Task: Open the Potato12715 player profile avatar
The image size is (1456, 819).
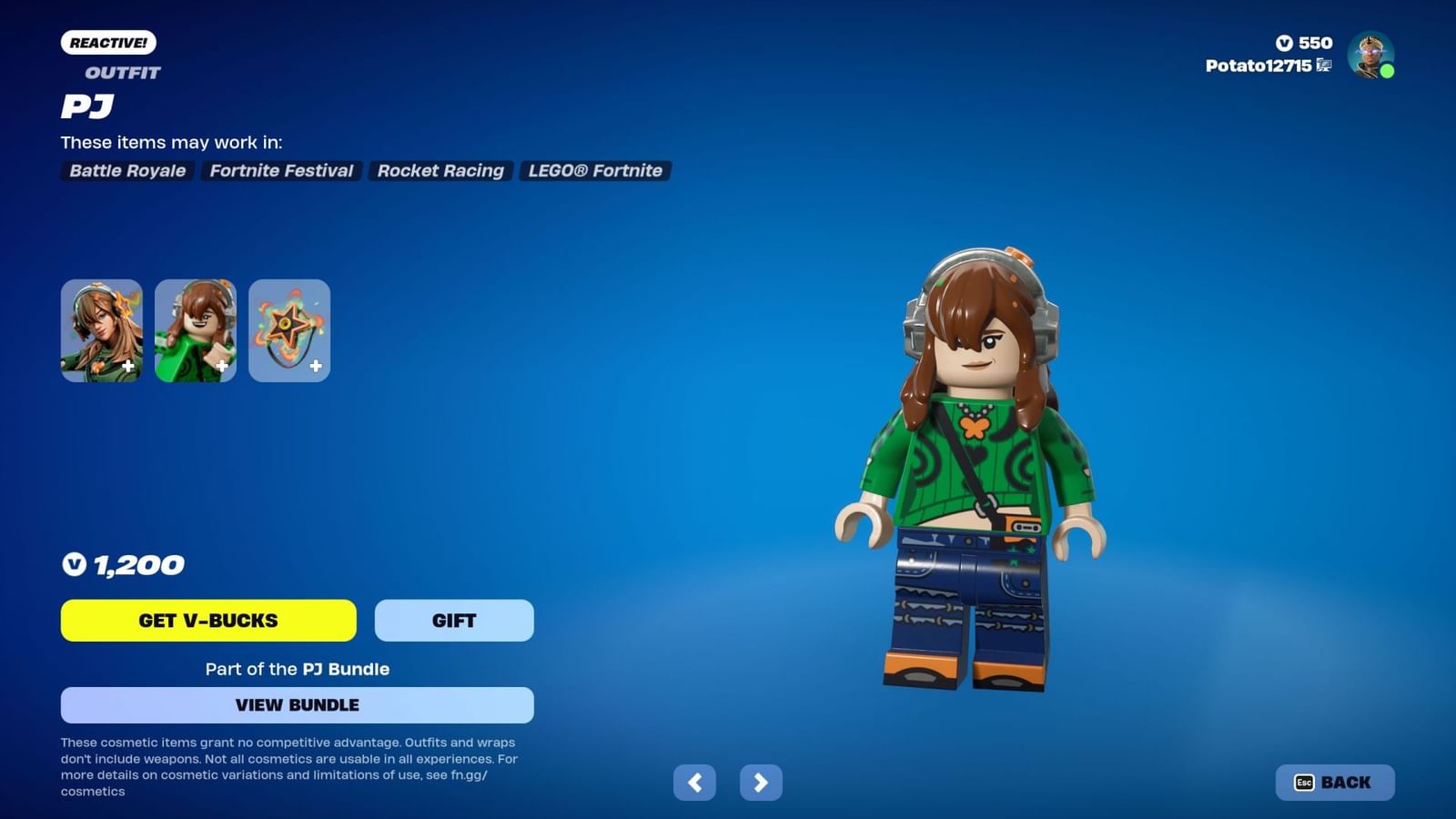Action: [x=1370, y=56]
